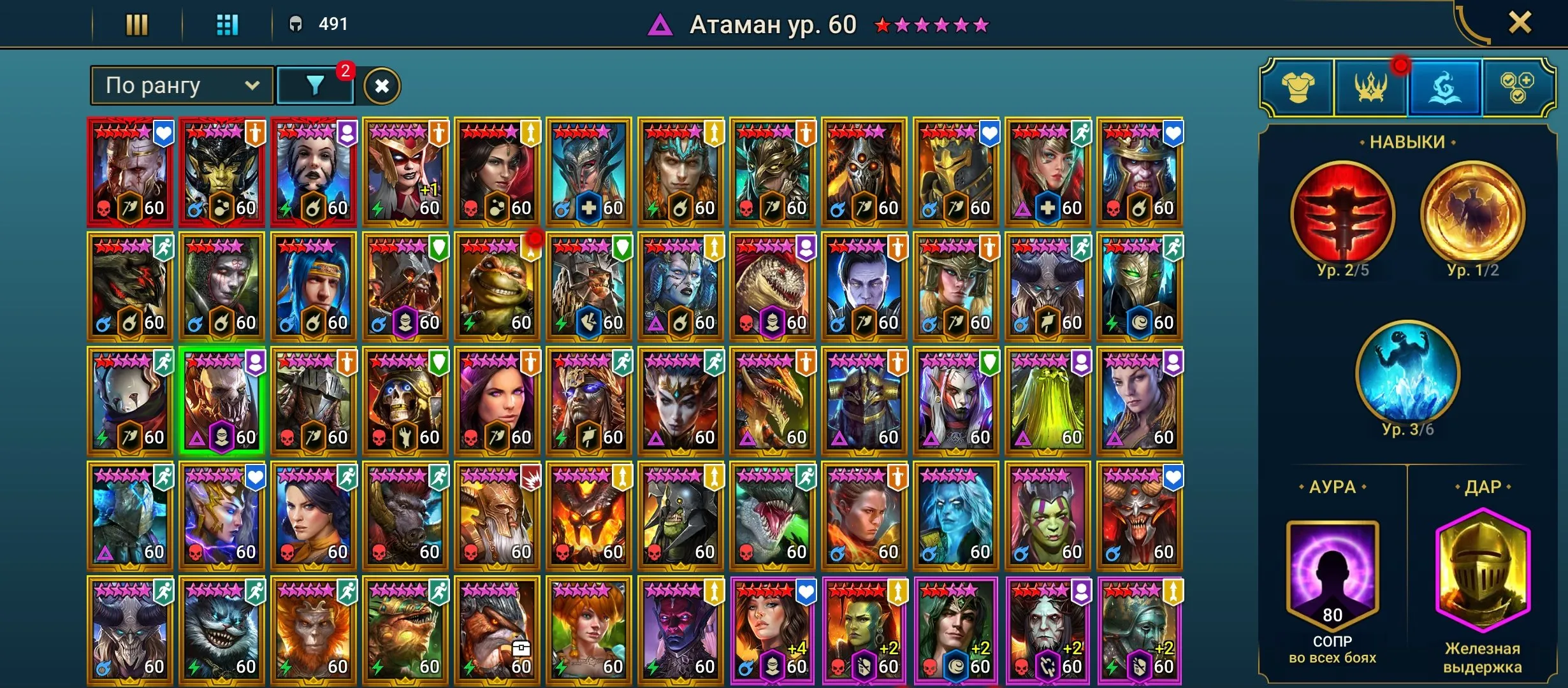Select the champion with a red notification dot
The width and height of the screenshot is (1568, 688).
coord(497,287)
